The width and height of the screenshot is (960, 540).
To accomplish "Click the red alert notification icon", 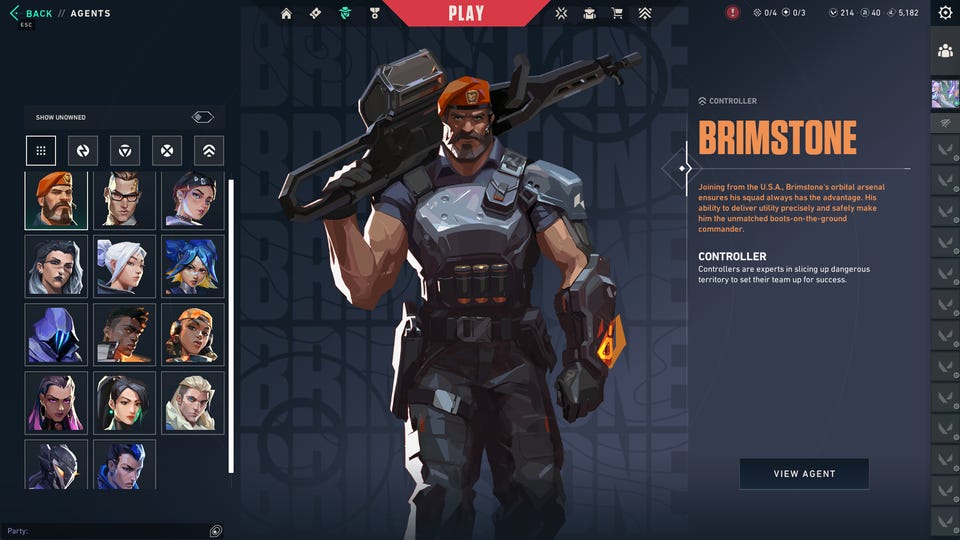I will 733,13.
